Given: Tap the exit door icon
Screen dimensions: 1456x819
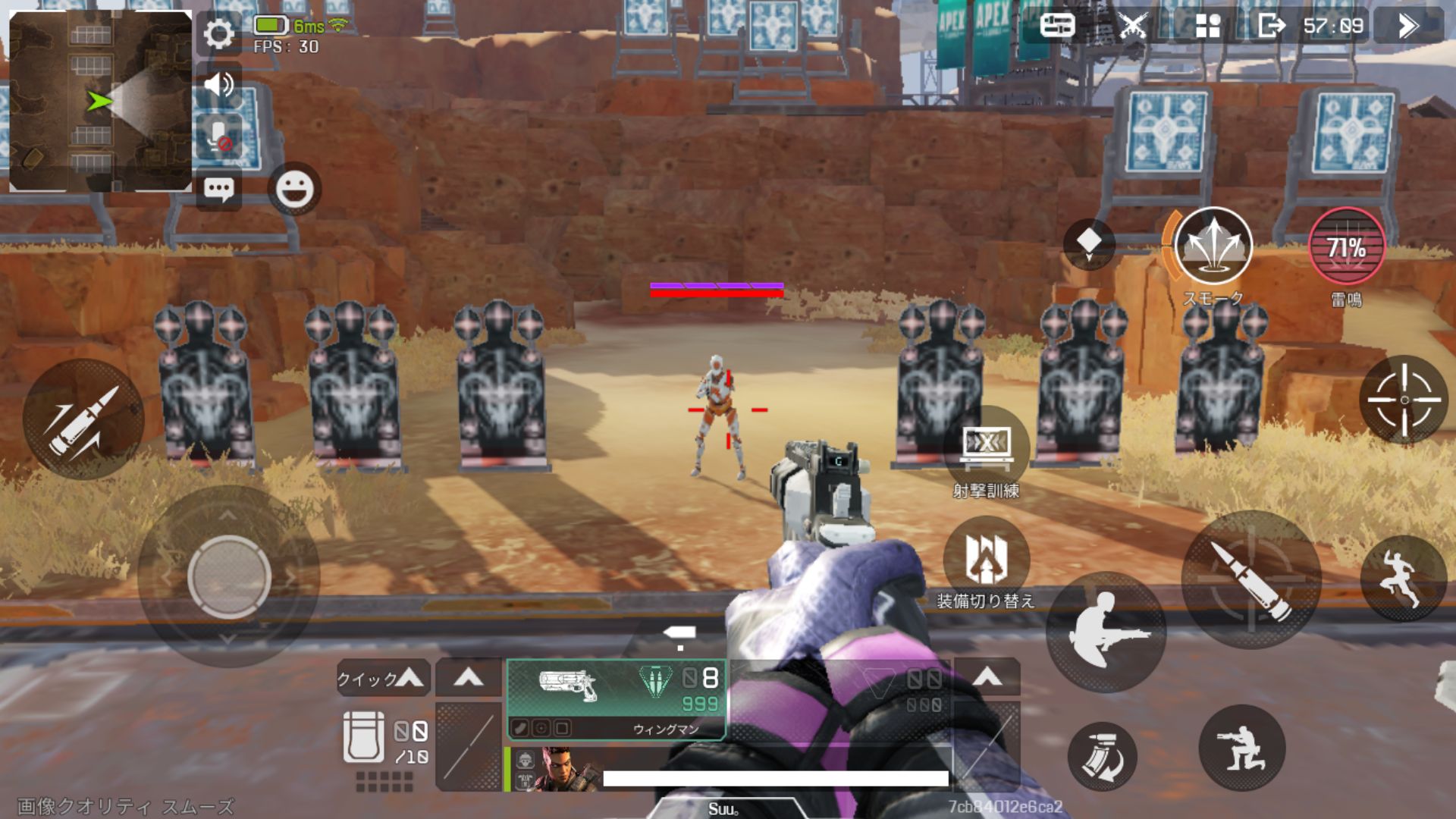Looking at the screenshot, I should click(x=1271, y=26).
